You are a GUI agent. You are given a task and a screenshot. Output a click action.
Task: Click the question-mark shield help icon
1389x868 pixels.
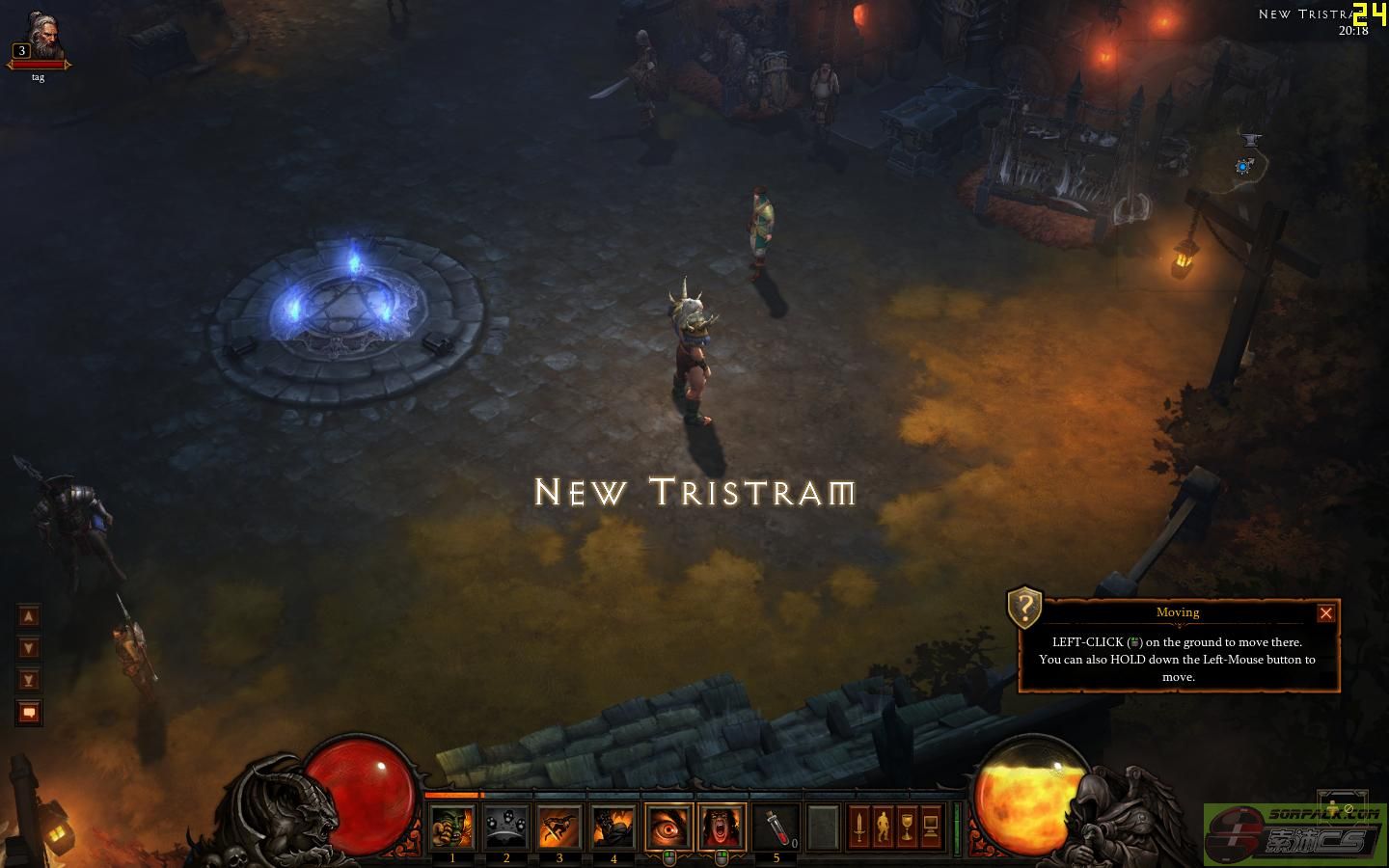tap(1024, 608)
